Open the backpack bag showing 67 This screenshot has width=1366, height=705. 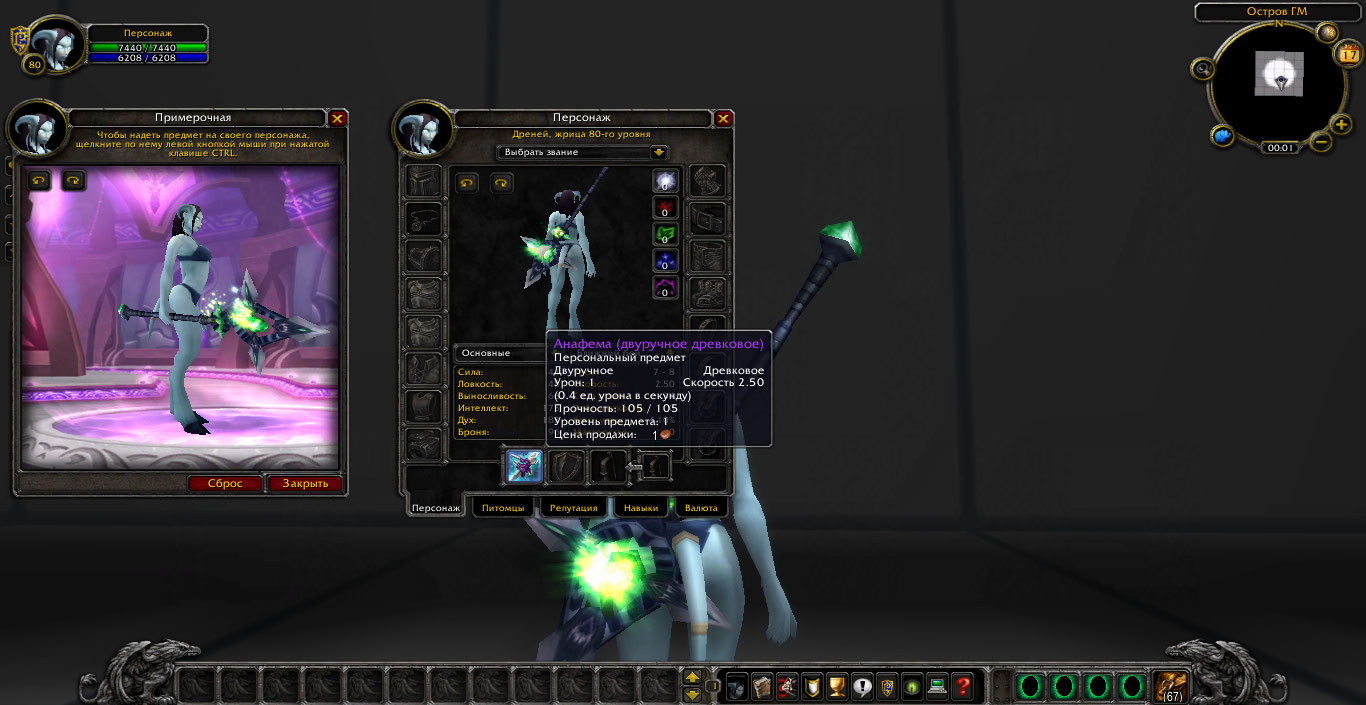(1168, 685)
